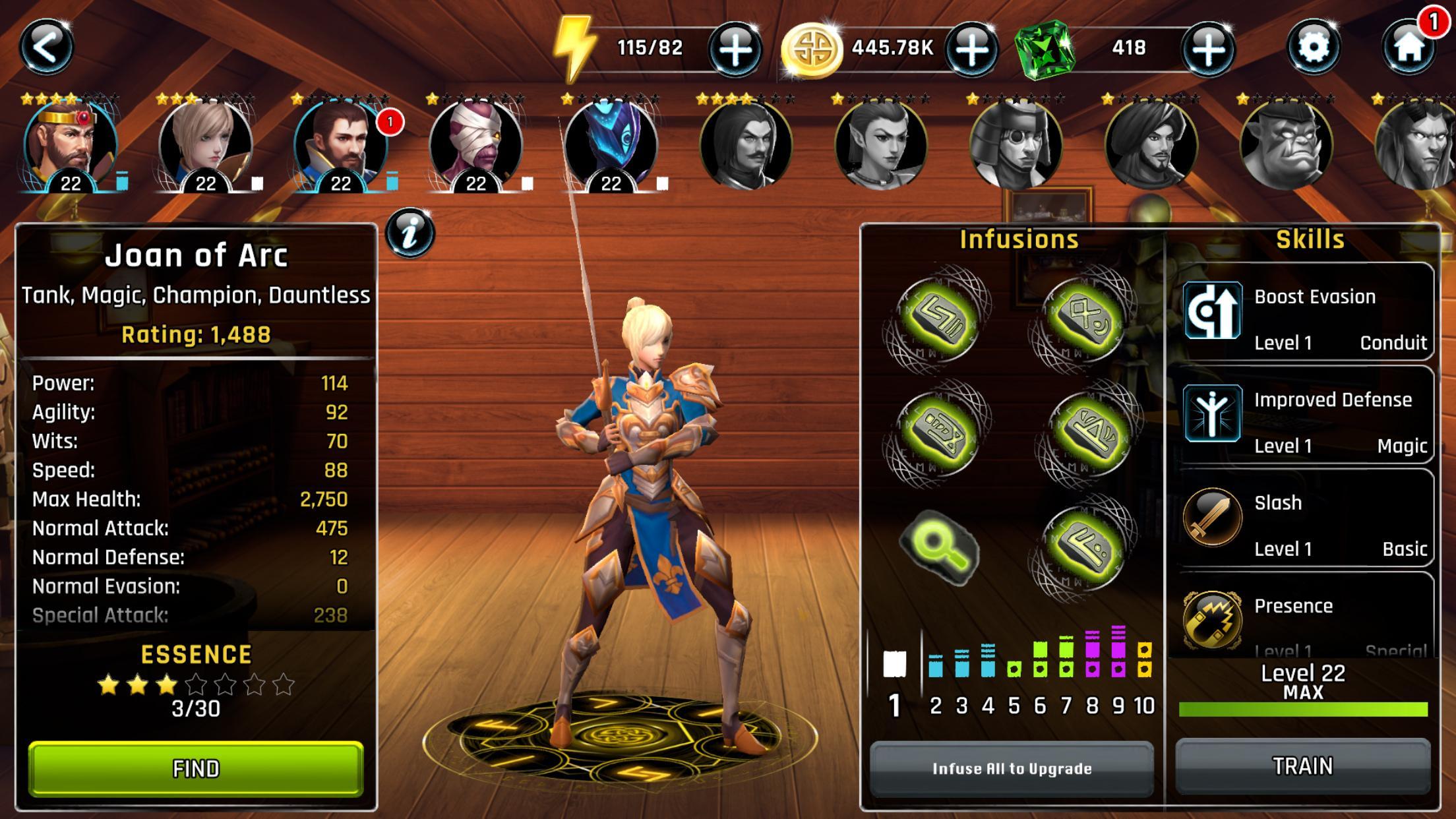
Task: Select the Slash basic skill
Action: 1304,519
